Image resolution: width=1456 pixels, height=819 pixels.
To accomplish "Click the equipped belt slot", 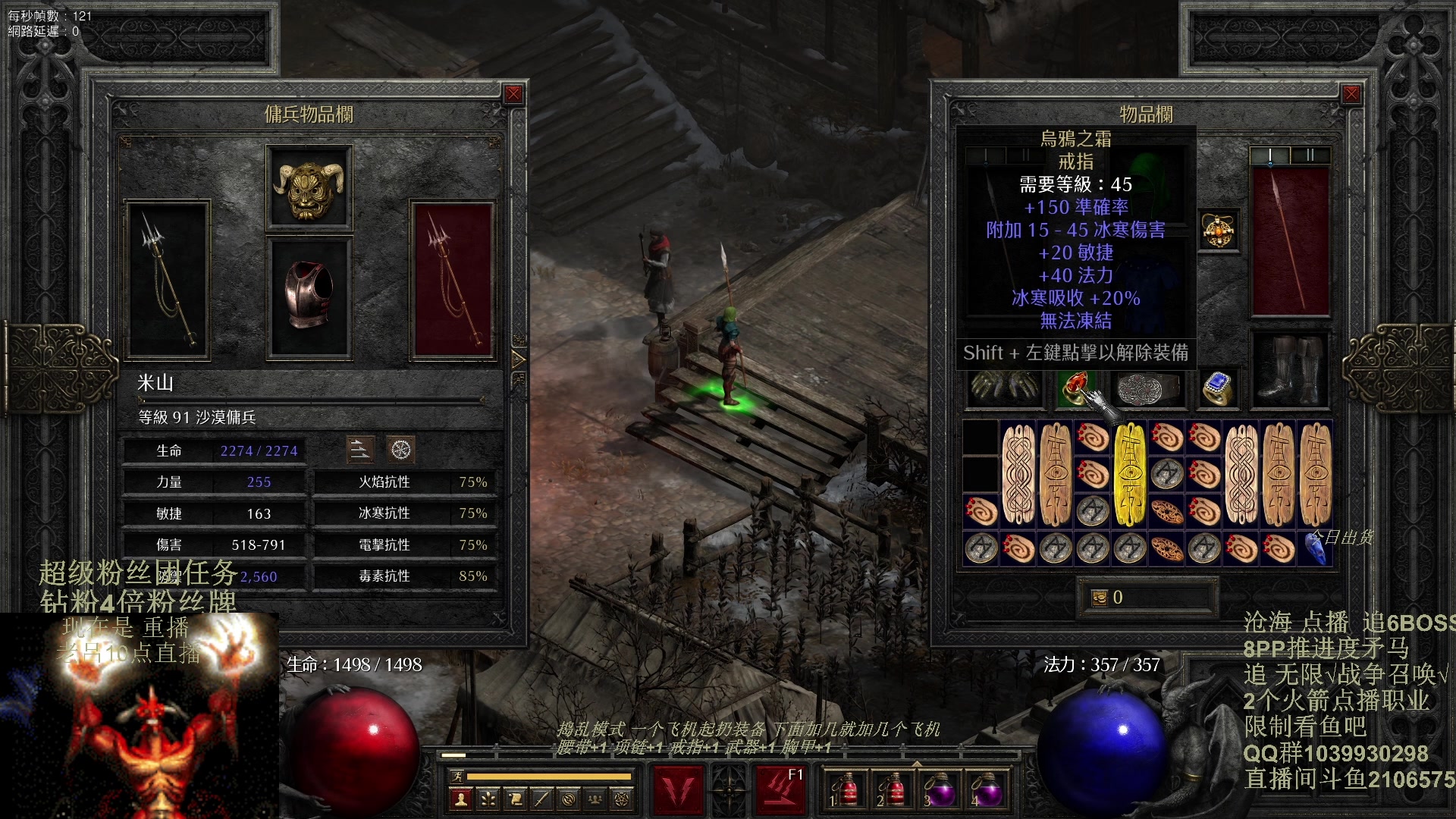I will coord(1148,389).
